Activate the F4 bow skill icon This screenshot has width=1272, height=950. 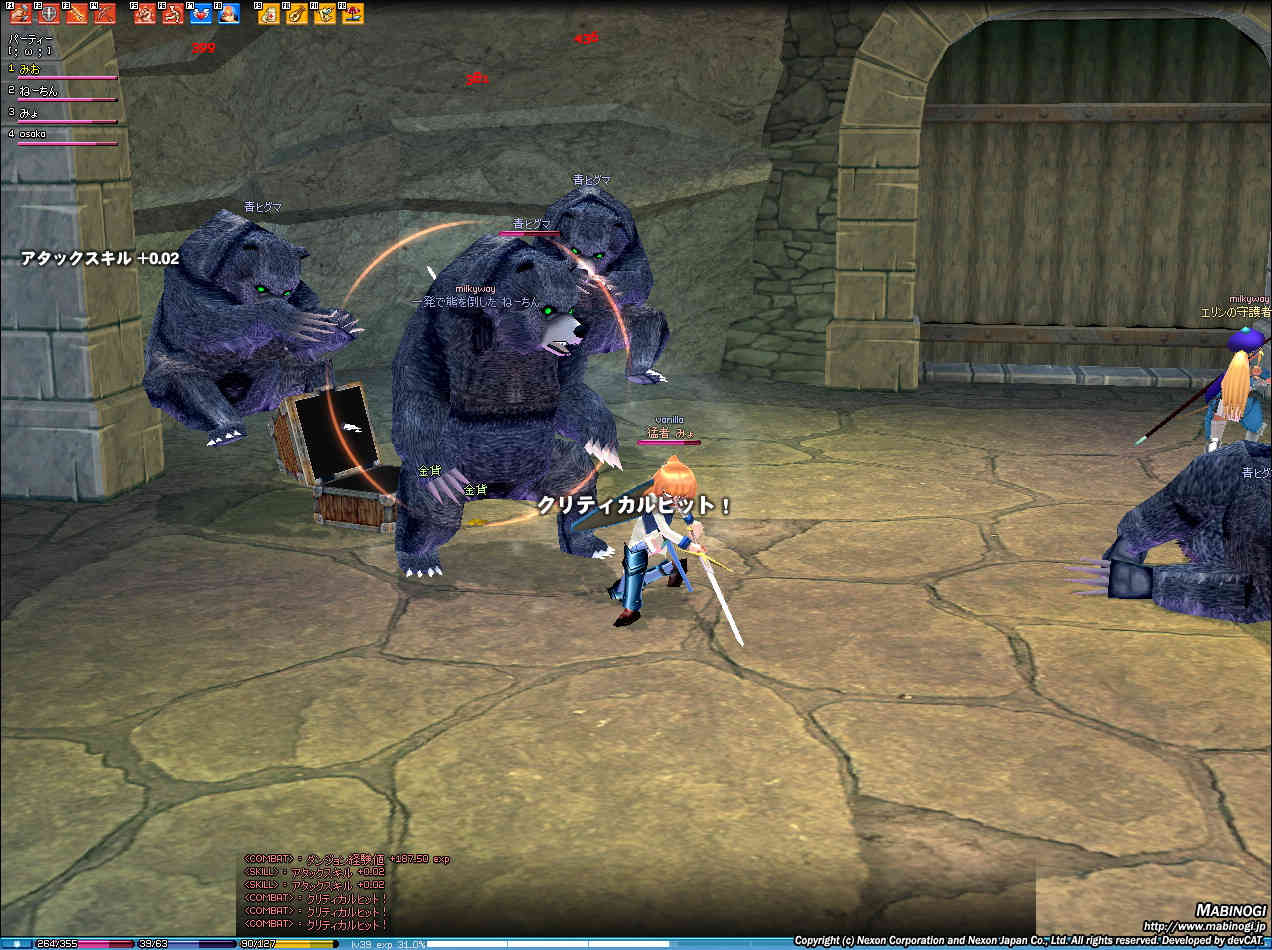click(x=105, y=14)
